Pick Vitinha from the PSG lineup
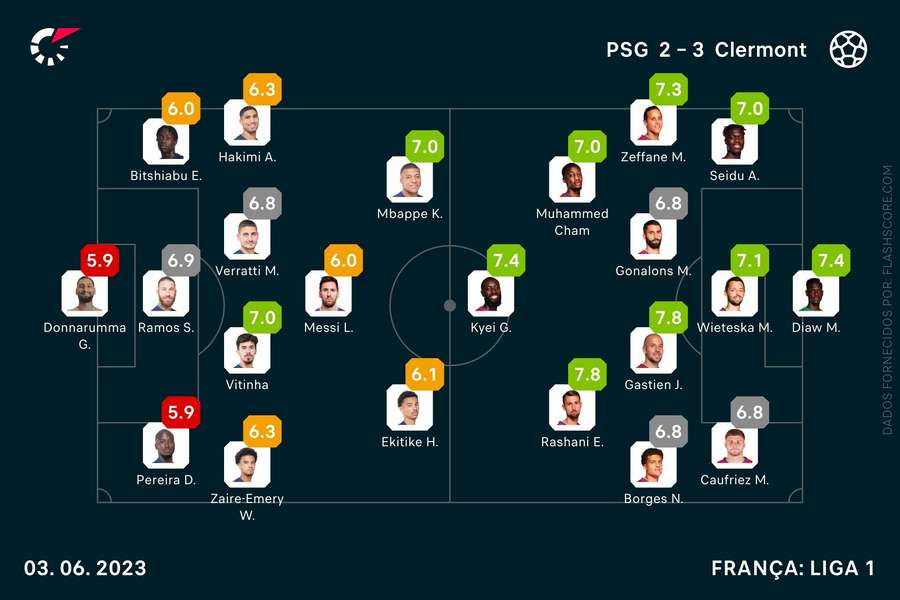900x600 pixels. click(247, 350)
